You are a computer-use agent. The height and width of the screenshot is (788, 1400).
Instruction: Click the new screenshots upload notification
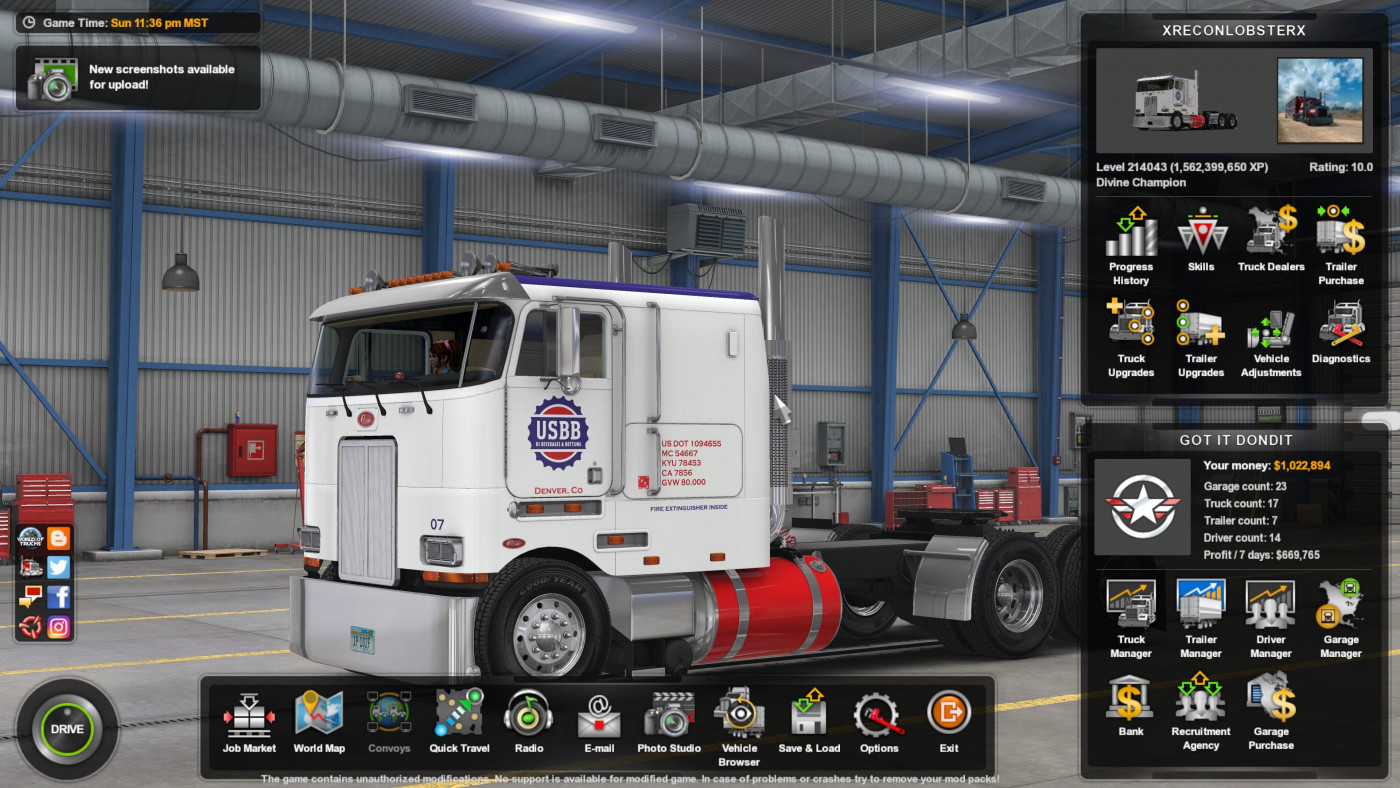(x=138, y=76)
